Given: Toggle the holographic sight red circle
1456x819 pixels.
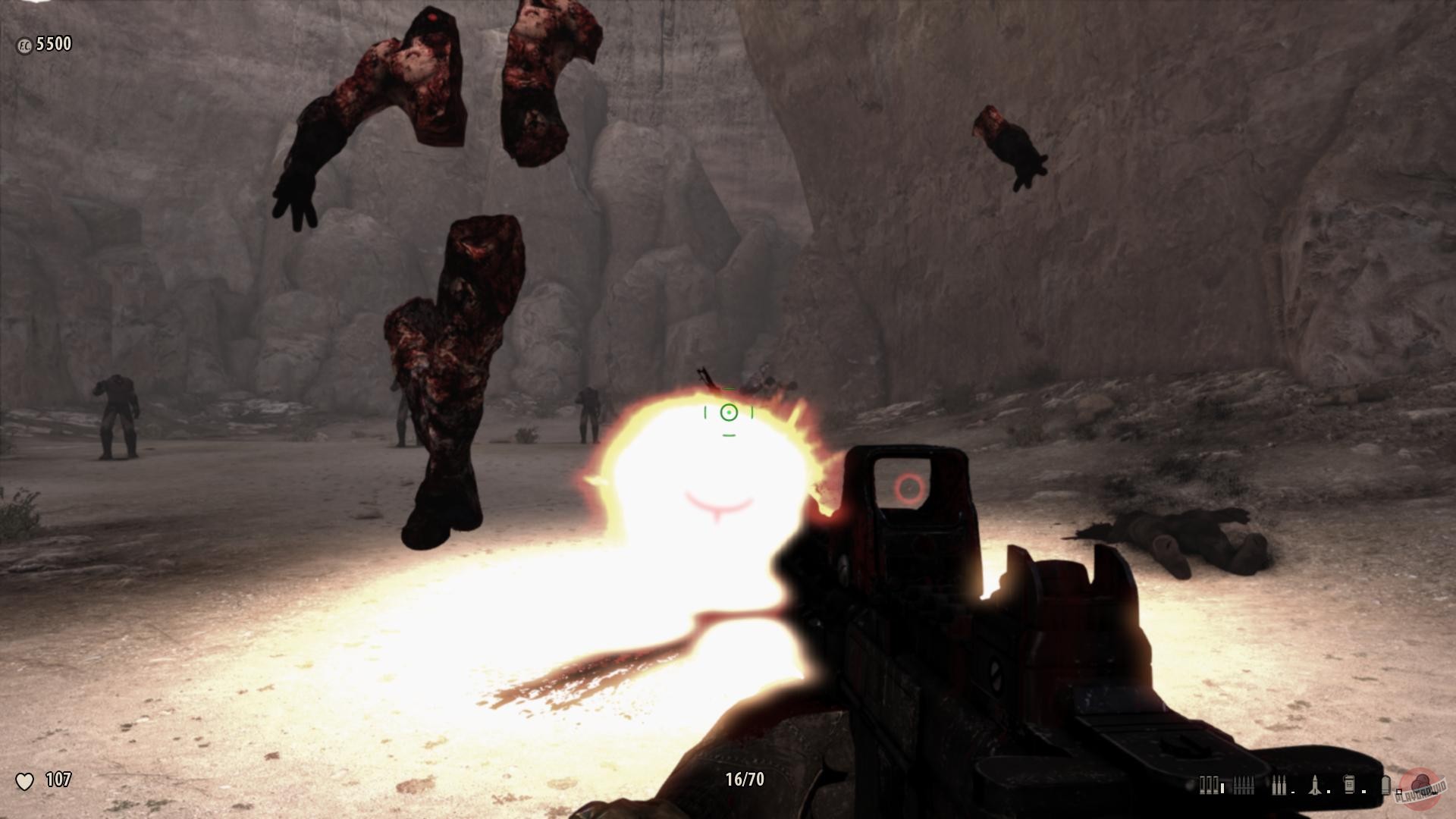Looking at the screenshot, I should (x=910, y=488).
